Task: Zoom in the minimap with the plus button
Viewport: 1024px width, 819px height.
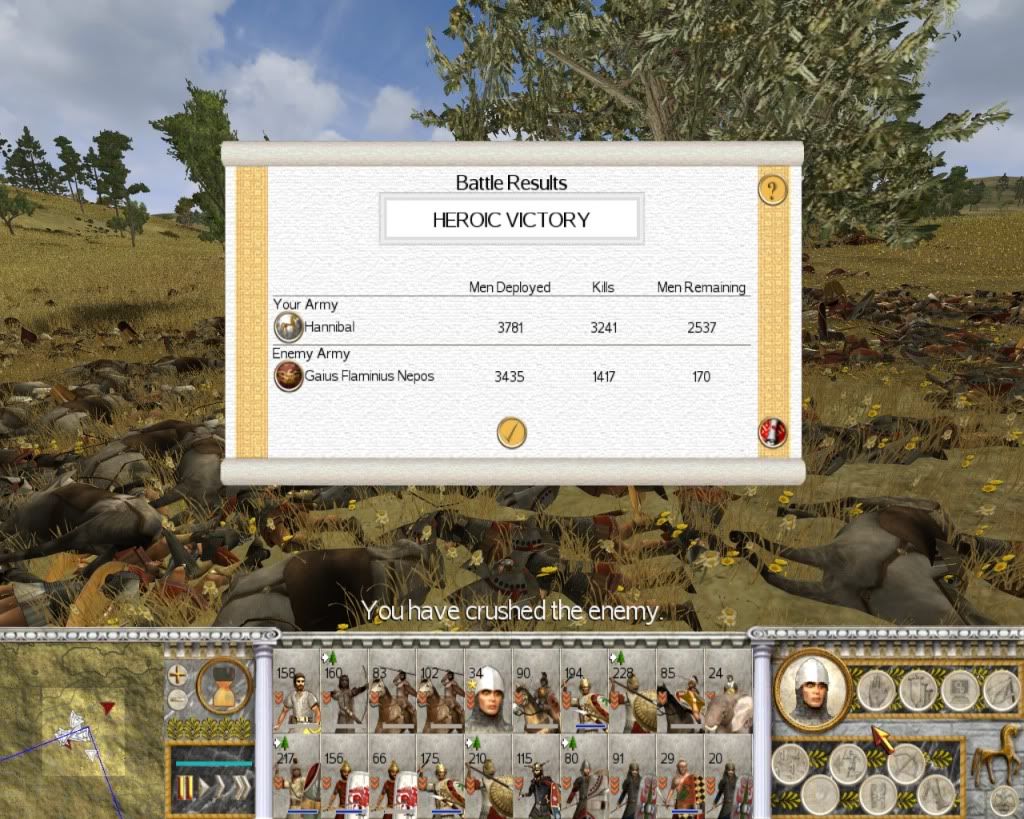Action: pyautogui.click(x=177, y=673)
